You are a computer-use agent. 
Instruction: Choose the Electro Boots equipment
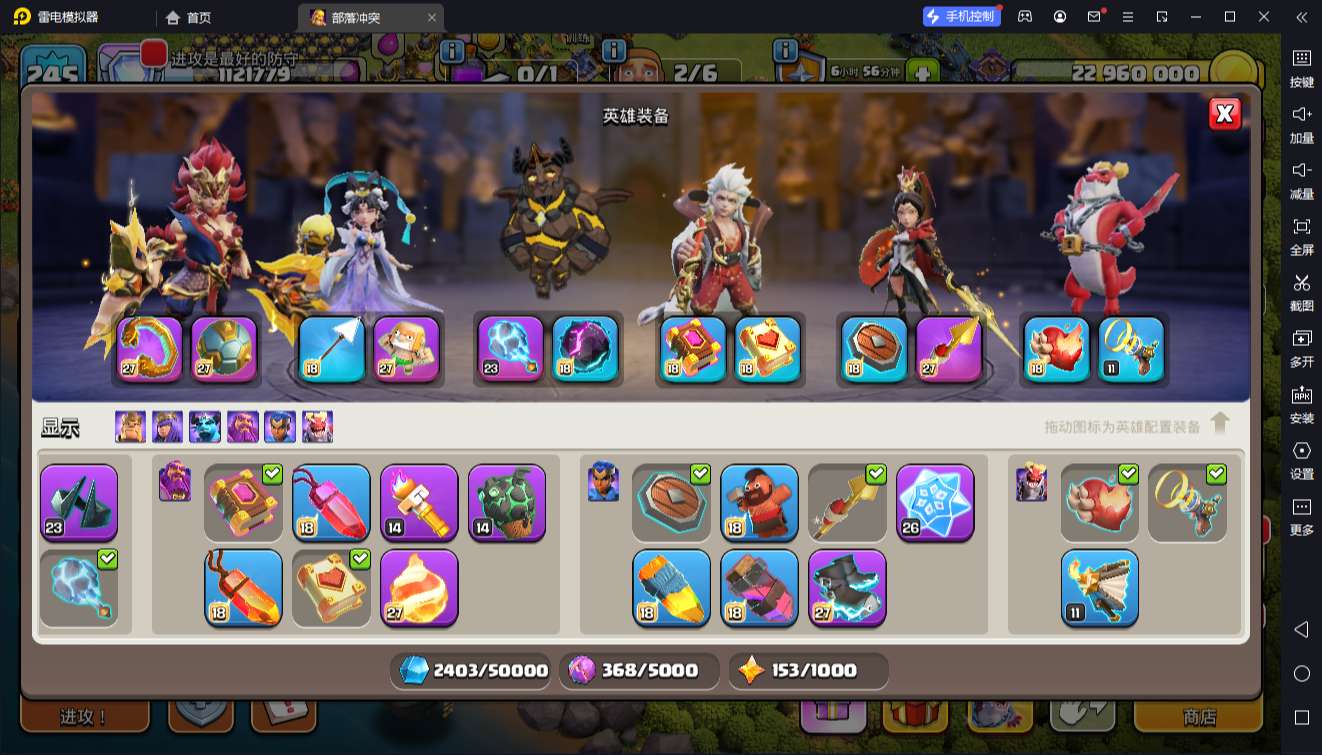tap(847, 587)
